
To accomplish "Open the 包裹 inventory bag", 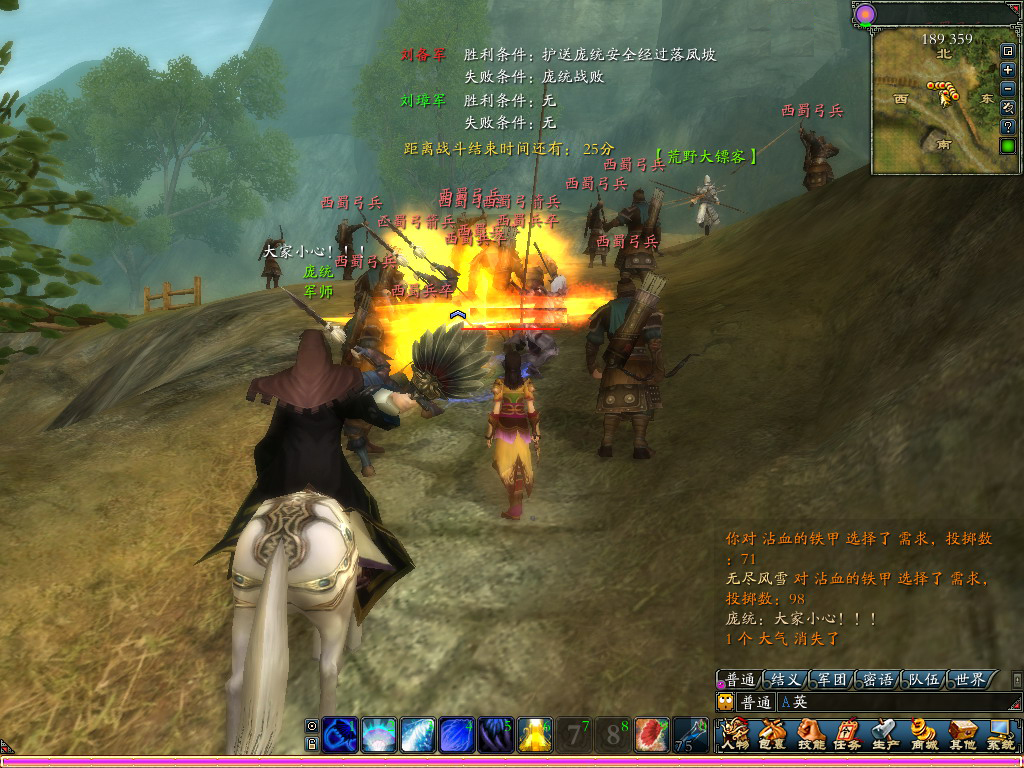I will (771, 735).
